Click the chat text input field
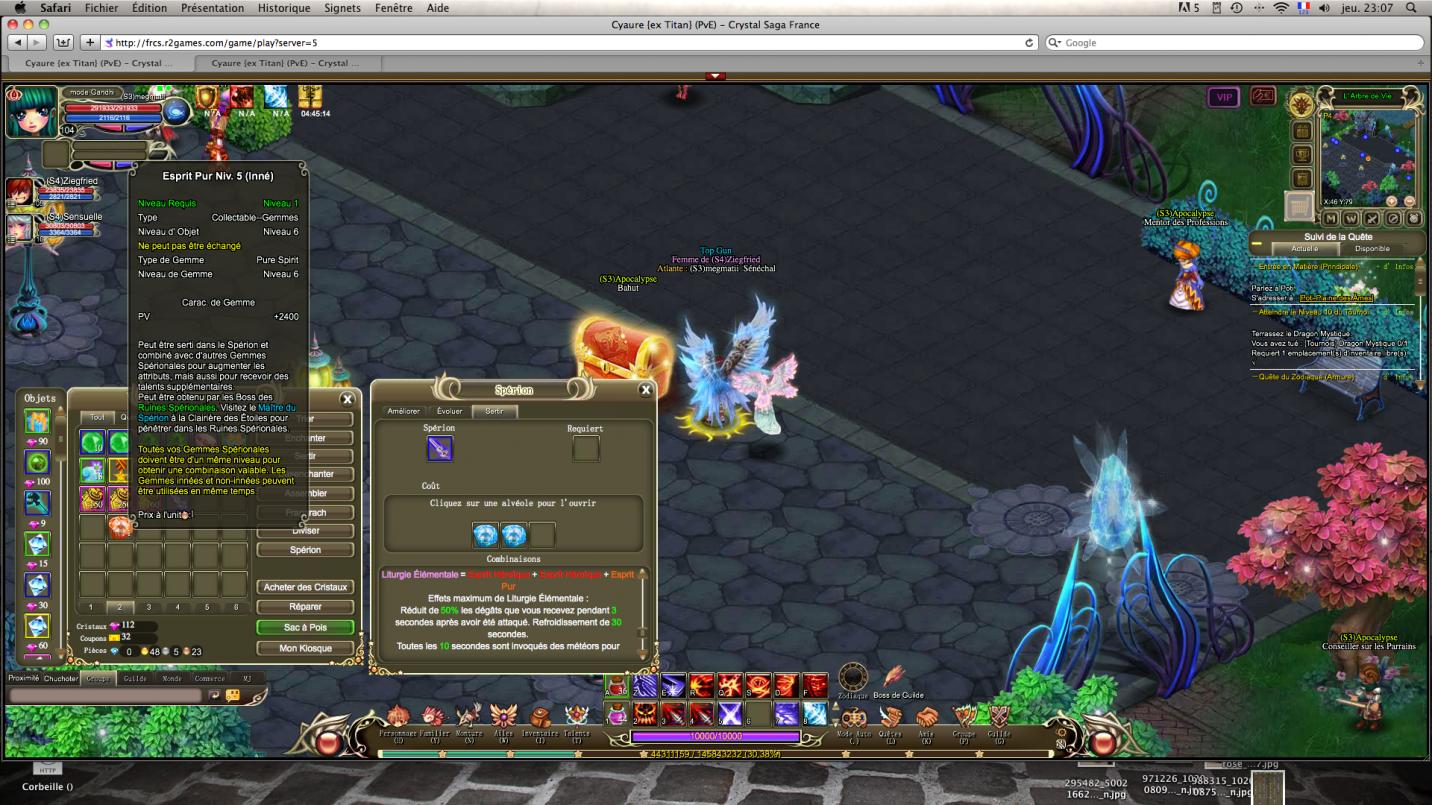The image size is (1432, 805). click(x=105, y=695)
